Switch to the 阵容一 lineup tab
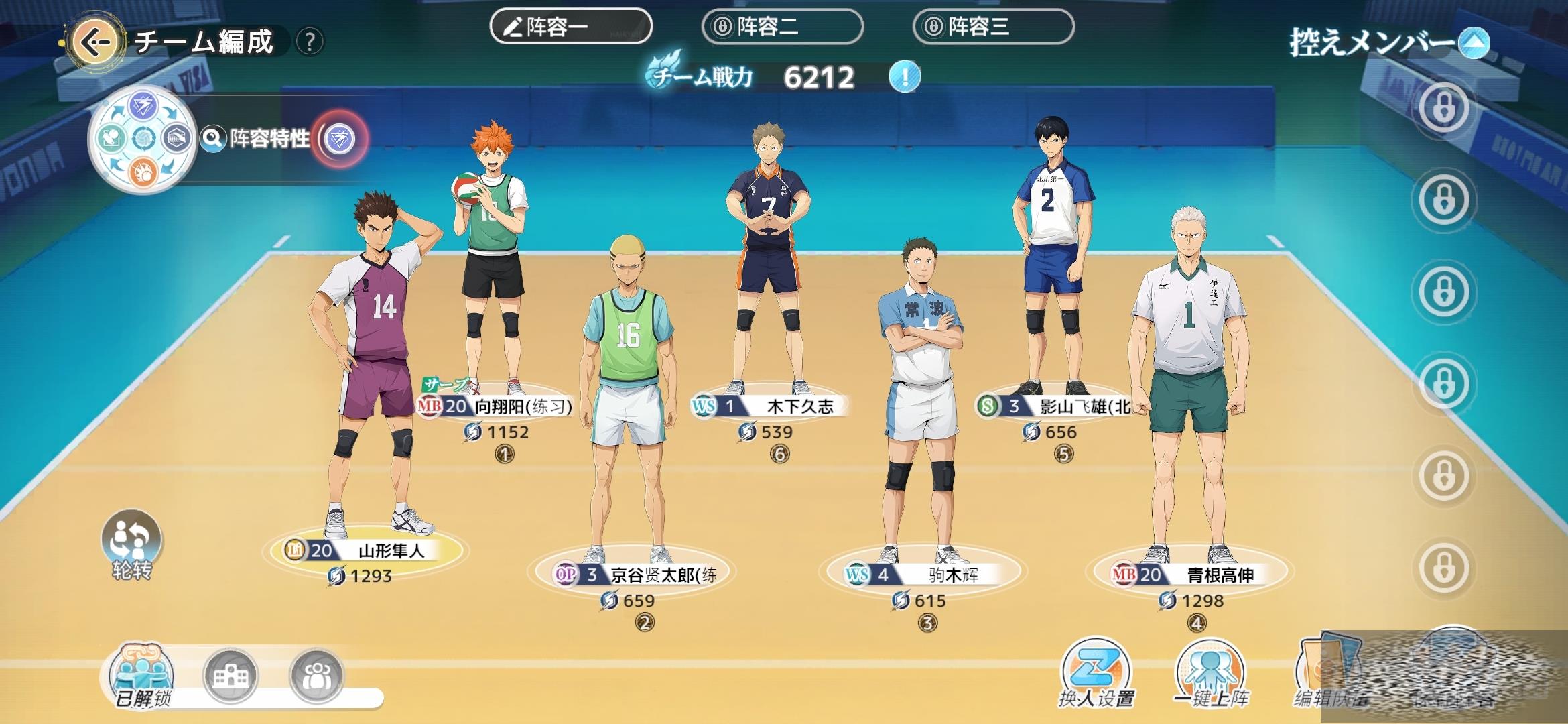Image resolution: width=1568 pixels, height=724 pixels. tap(571, 27)
